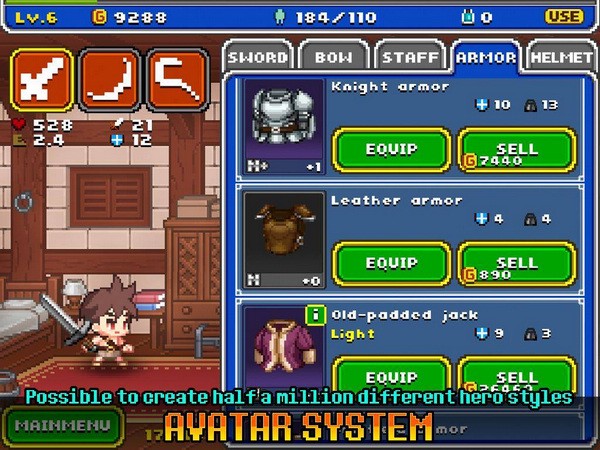Sell the Old-padded jack
600x450 pixels.
coord(516,376)
